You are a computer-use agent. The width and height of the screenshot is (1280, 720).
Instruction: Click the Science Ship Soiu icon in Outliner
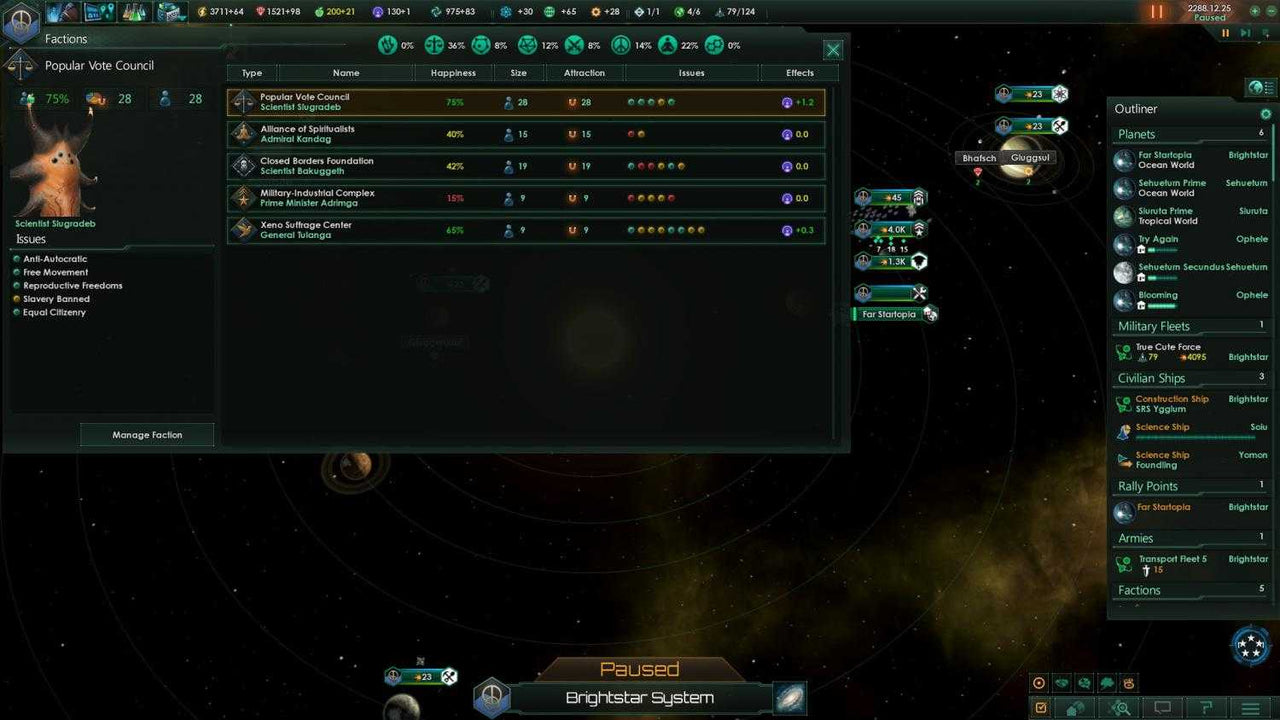(x=1124, y=431)
